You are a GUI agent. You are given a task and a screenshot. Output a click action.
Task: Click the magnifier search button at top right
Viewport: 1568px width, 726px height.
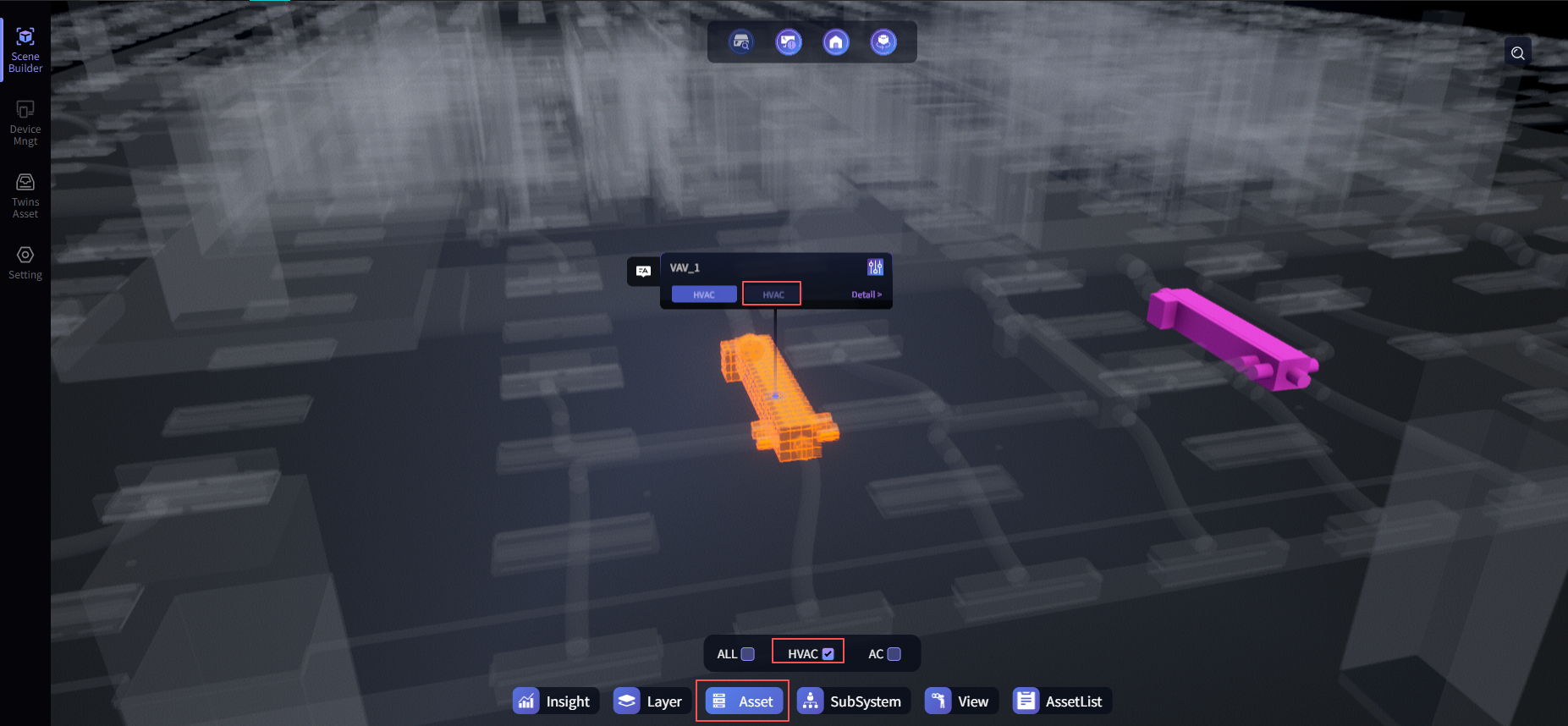(1518, 53)
